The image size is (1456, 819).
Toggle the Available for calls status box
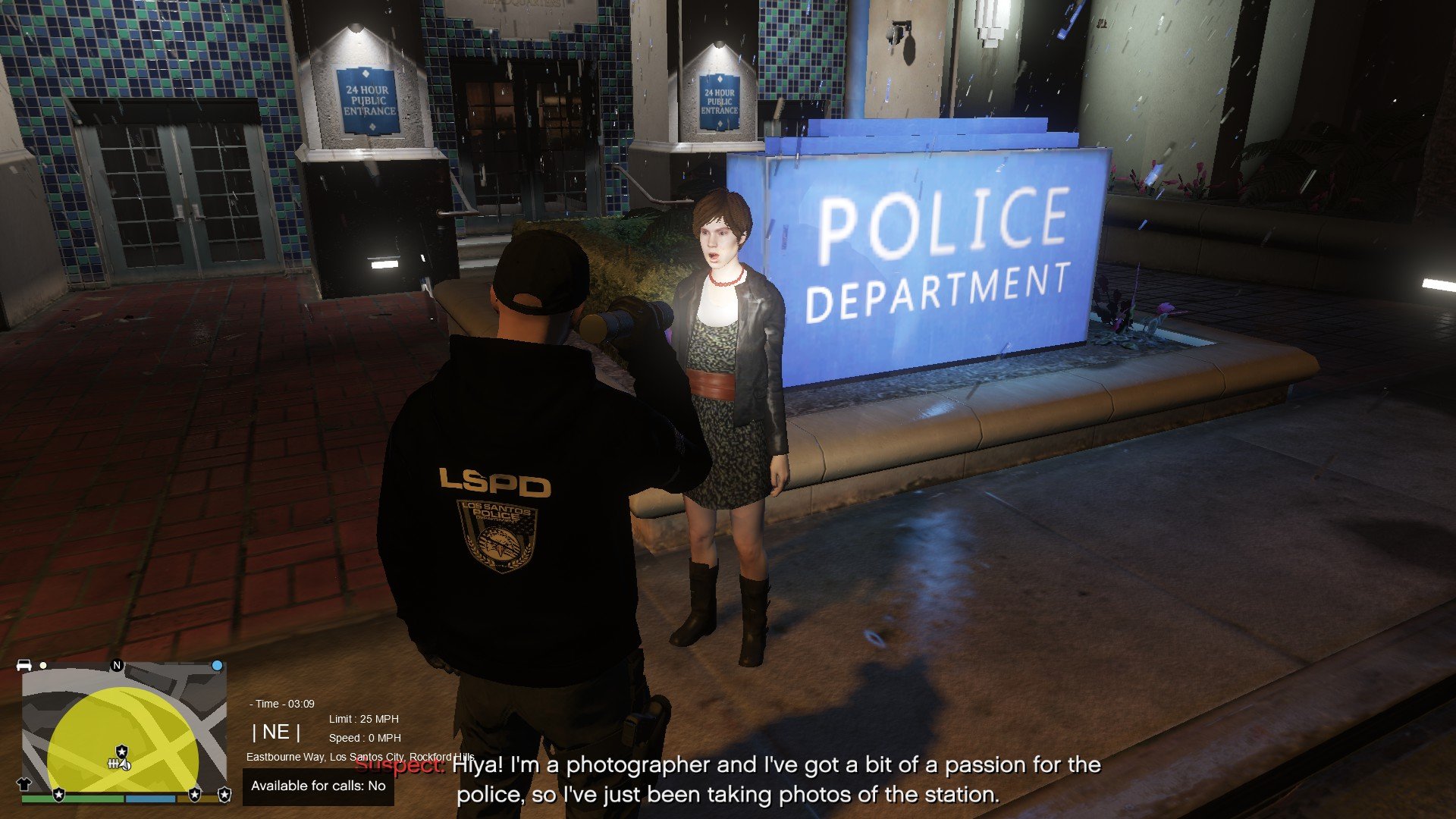318,786
